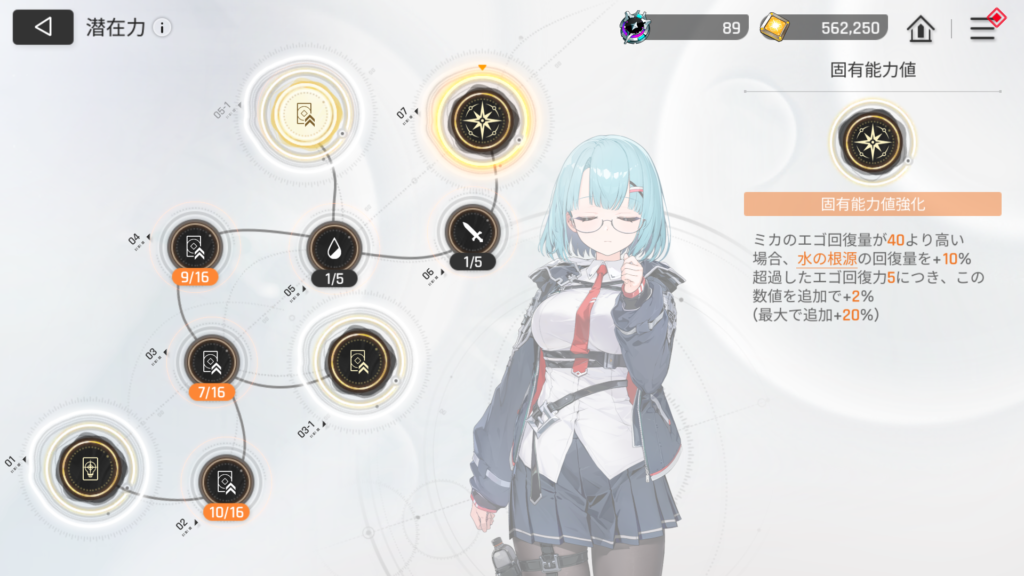Open the 潜在力 info tooltip
The width and height of the screenshot is (1024, 576).
pyautogui.click(x=162, y=28)
